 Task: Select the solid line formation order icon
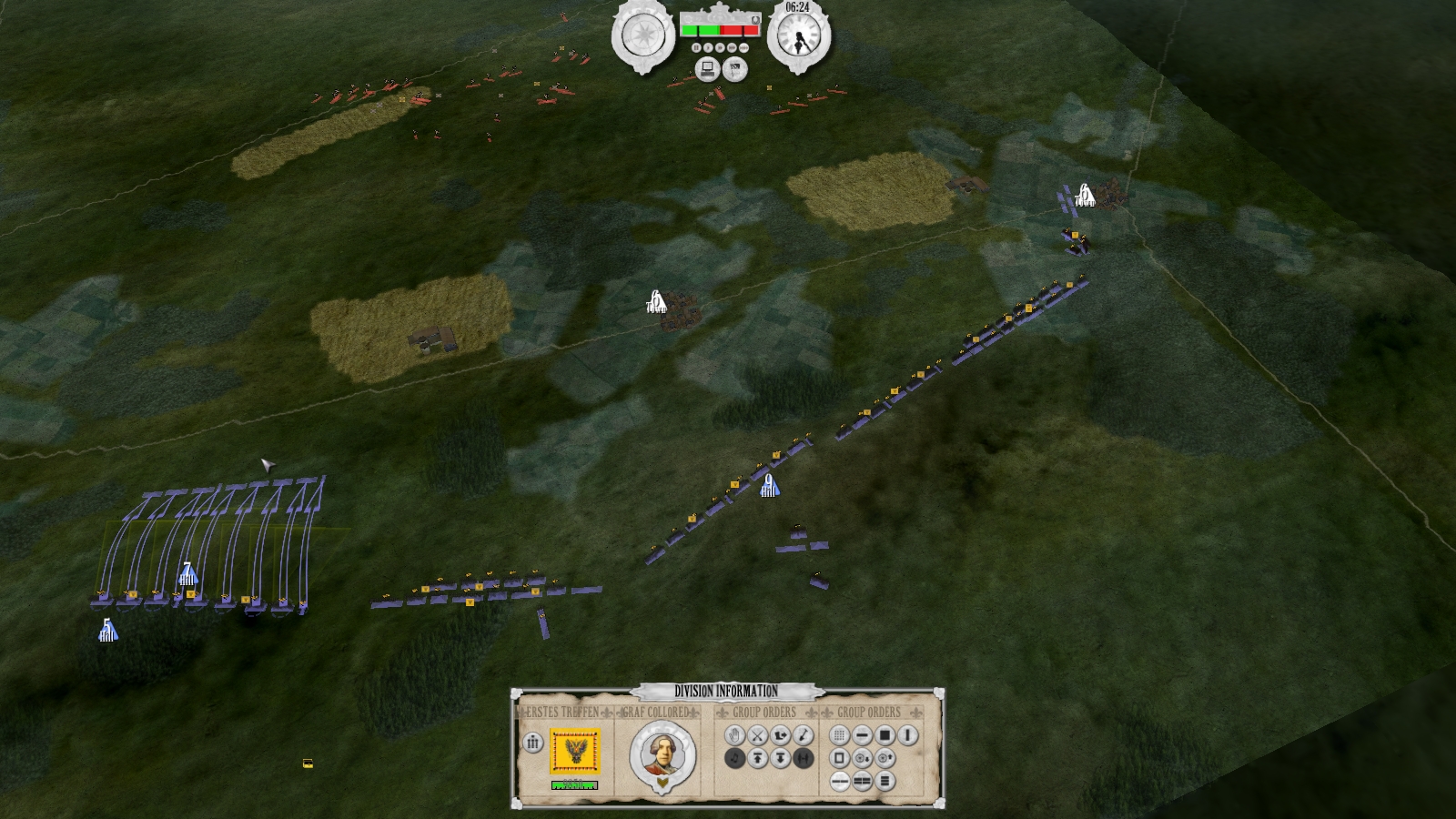click(x=862, y=734)
